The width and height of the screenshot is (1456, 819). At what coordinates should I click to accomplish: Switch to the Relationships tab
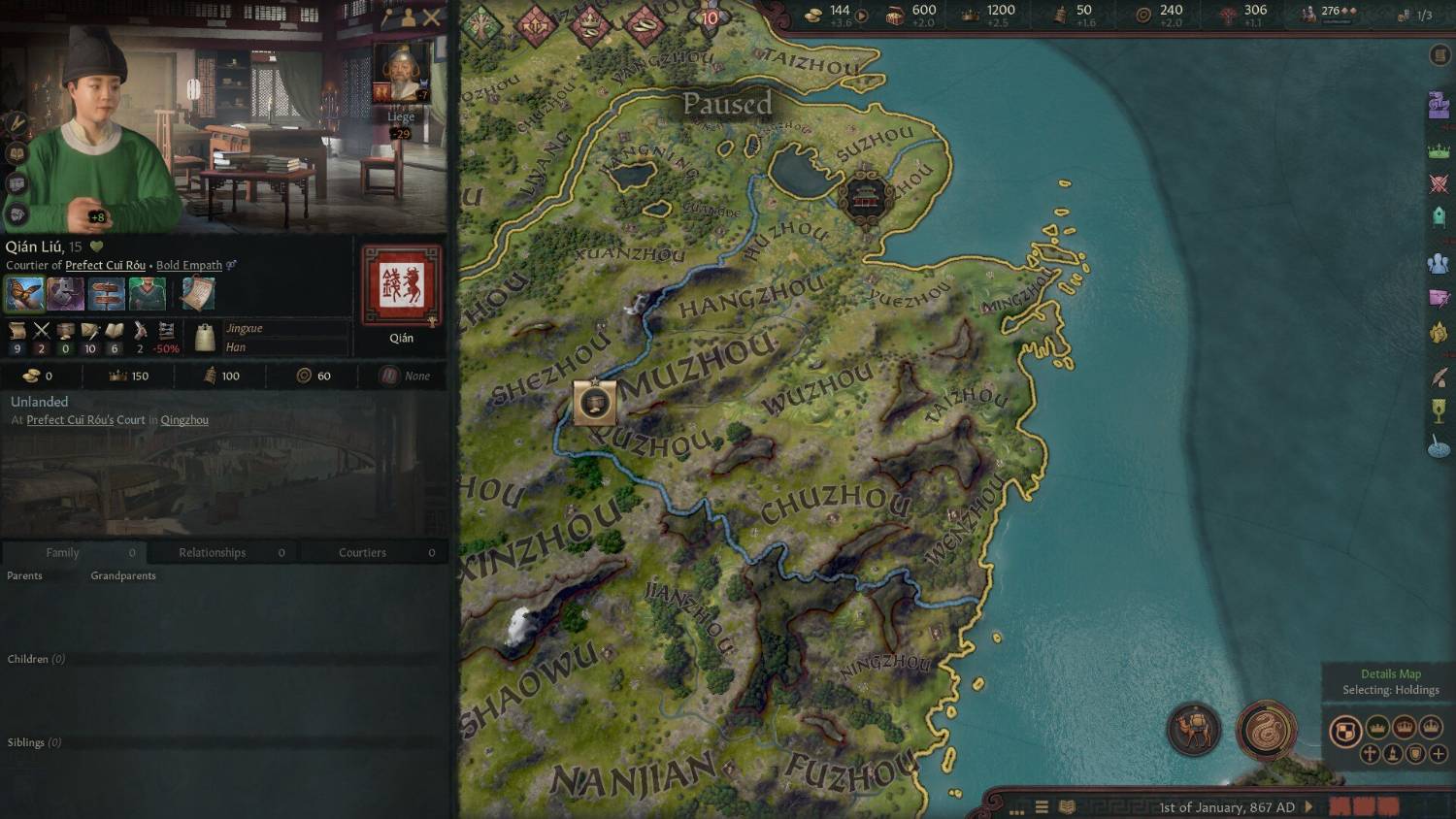tap(213, 552)
